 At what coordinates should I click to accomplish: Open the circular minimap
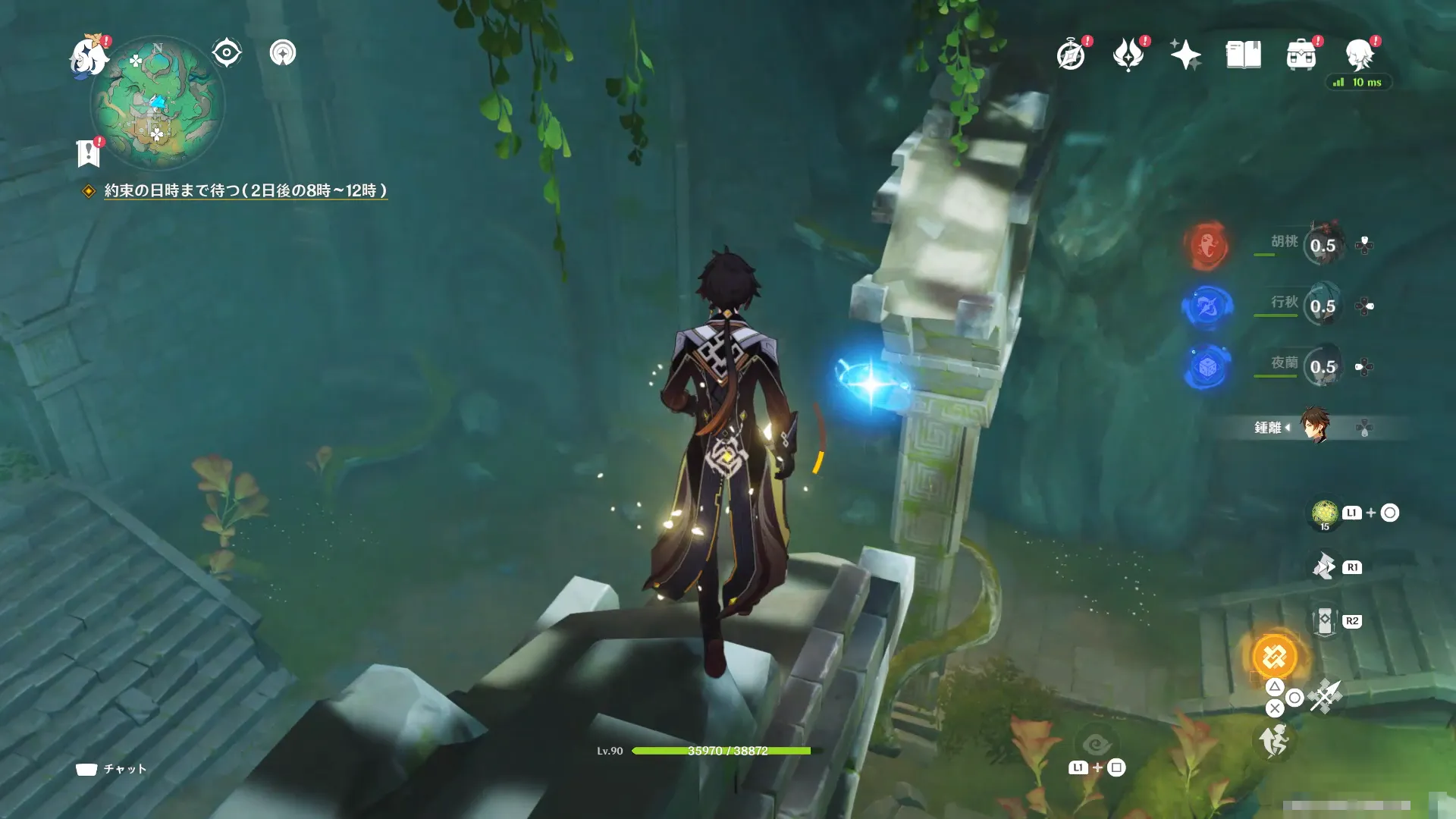point(158,104)
